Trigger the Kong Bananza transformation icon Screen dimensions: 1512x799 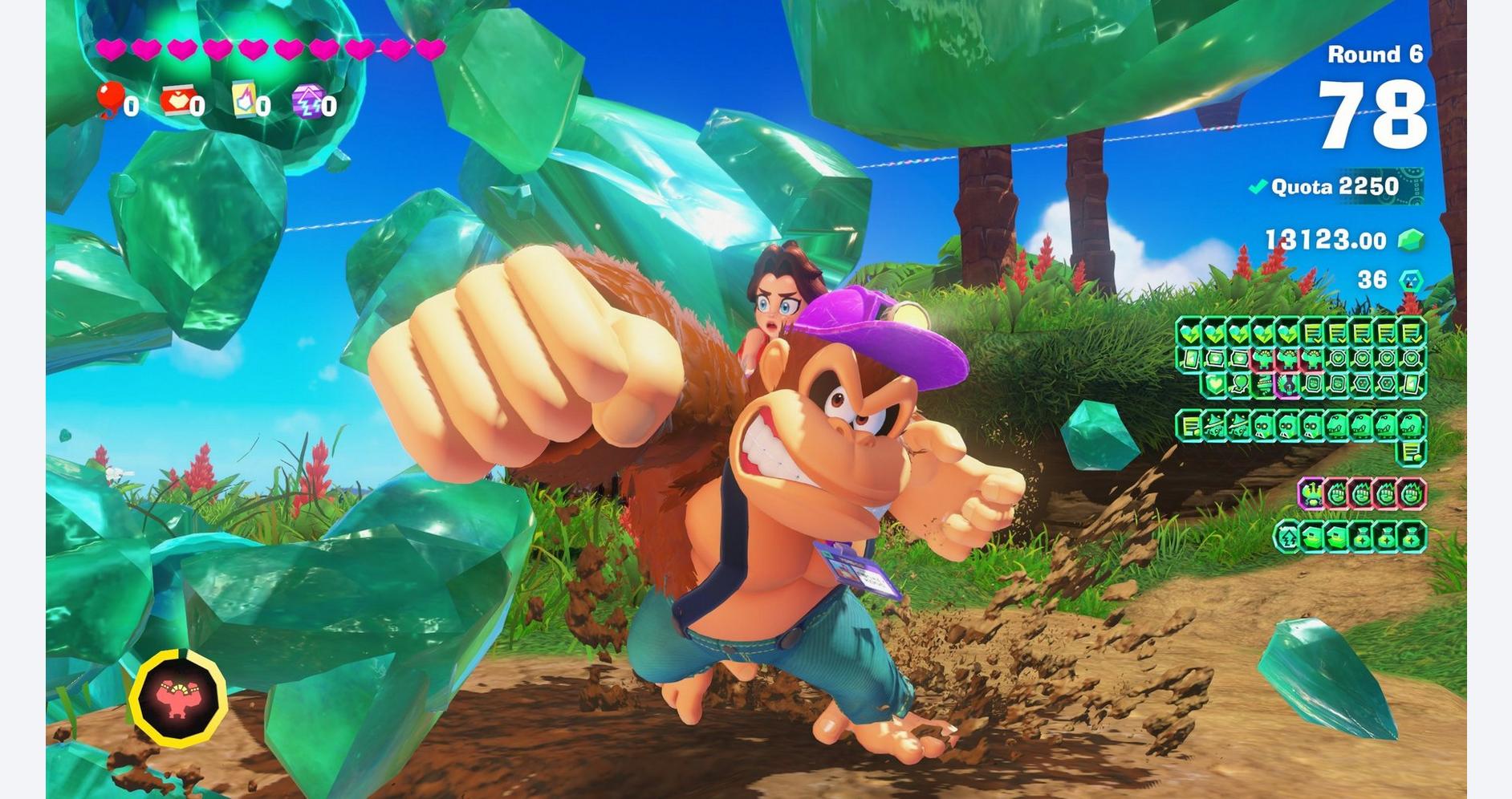(178, 698)
